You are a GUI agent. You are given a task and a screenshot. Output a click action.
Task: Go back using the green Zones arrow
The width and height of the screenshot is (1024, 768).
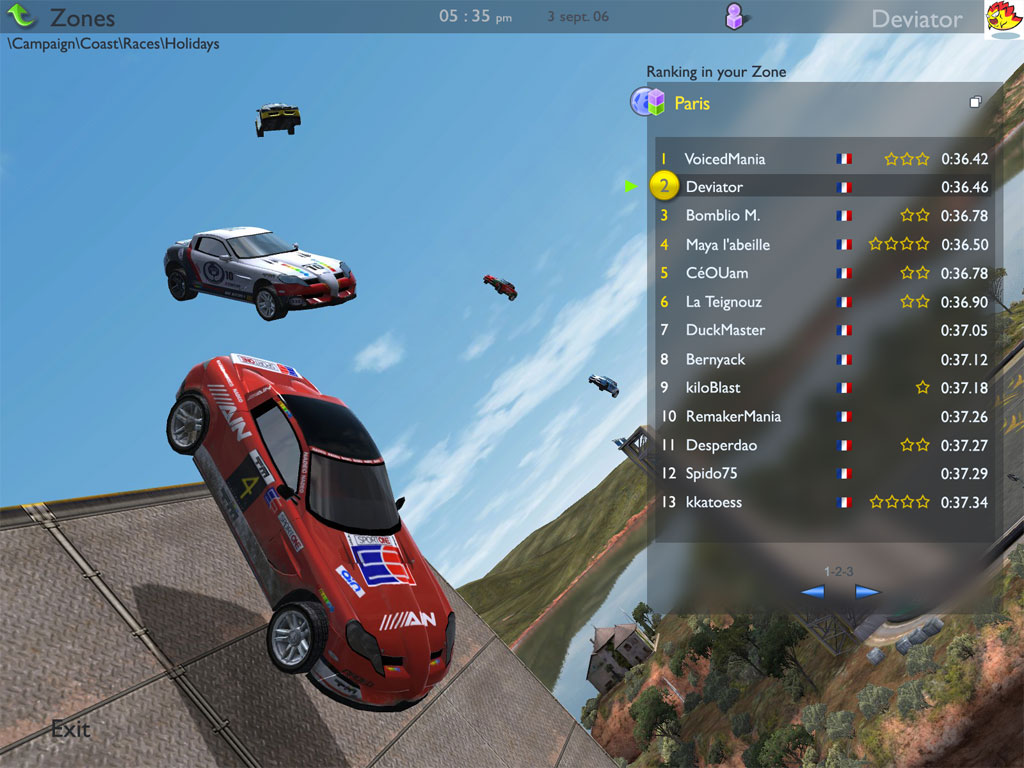(x=22, y=17)
